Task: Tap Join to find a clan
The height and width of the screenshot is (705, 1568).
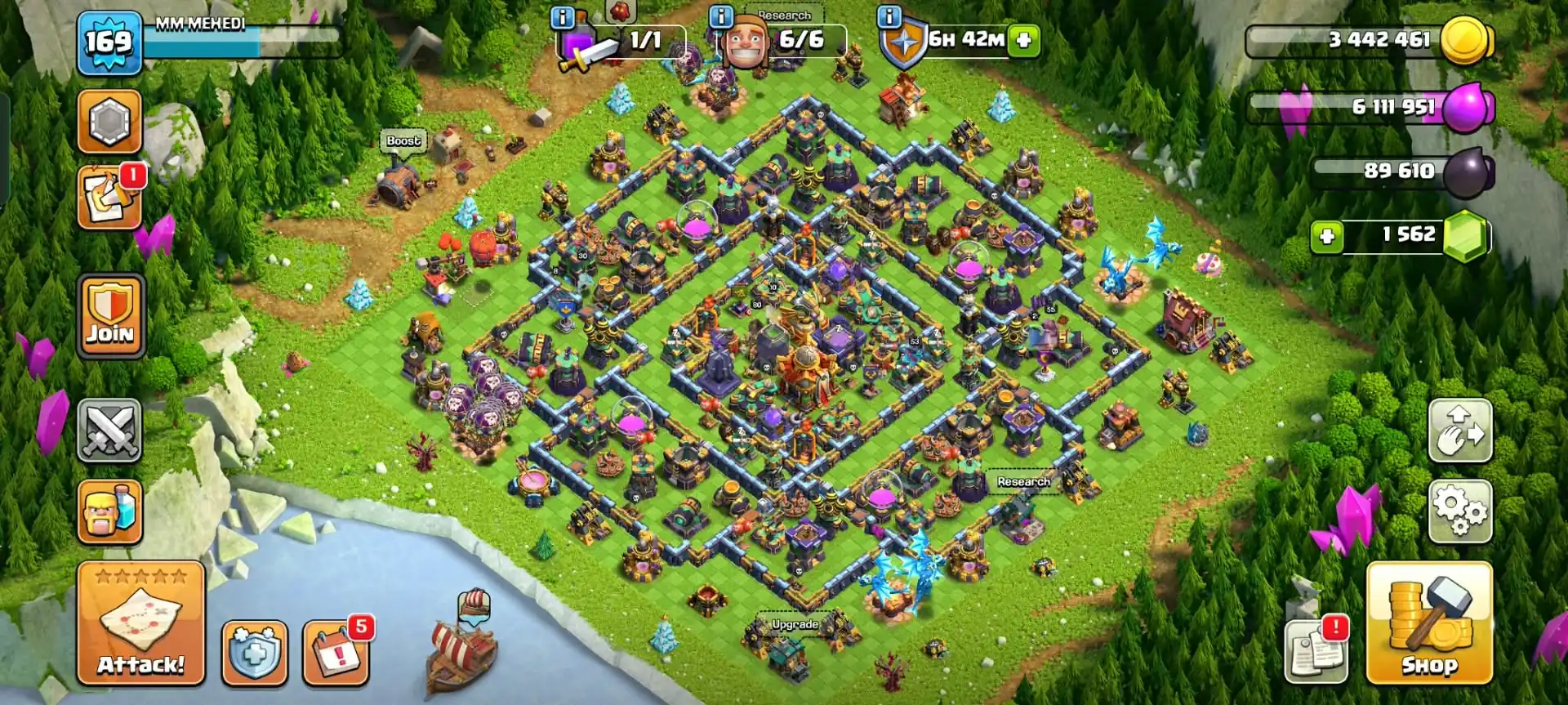Action: (110, 315)
